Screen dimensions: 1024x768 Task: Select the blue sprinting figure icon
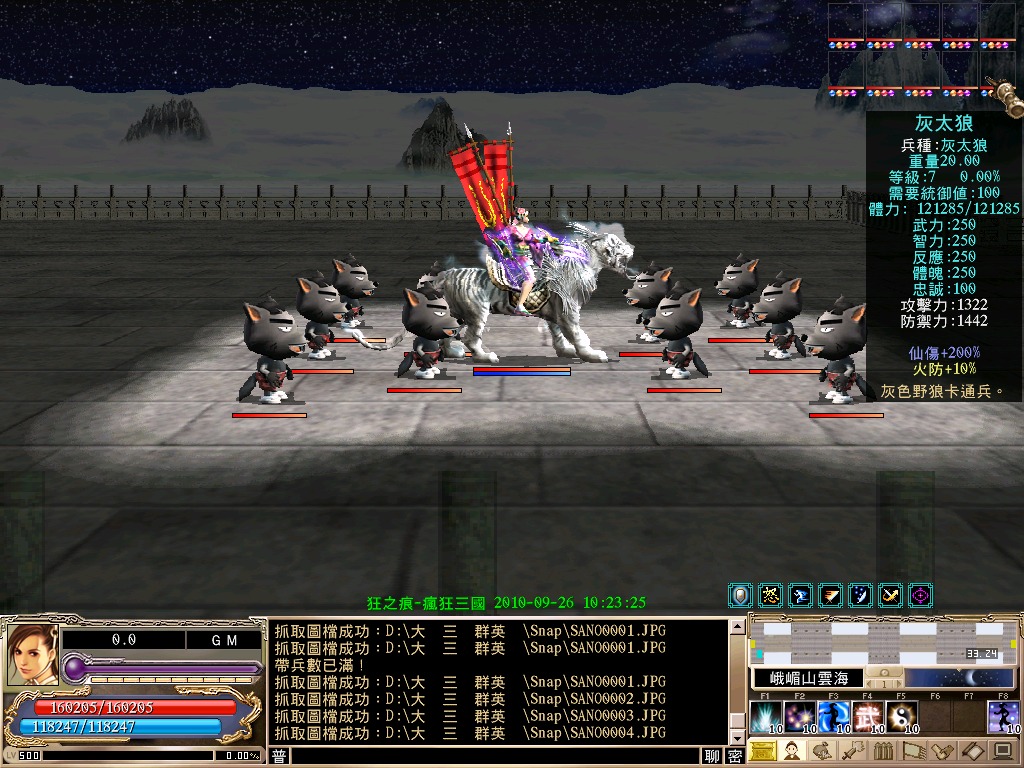(800, 596)
